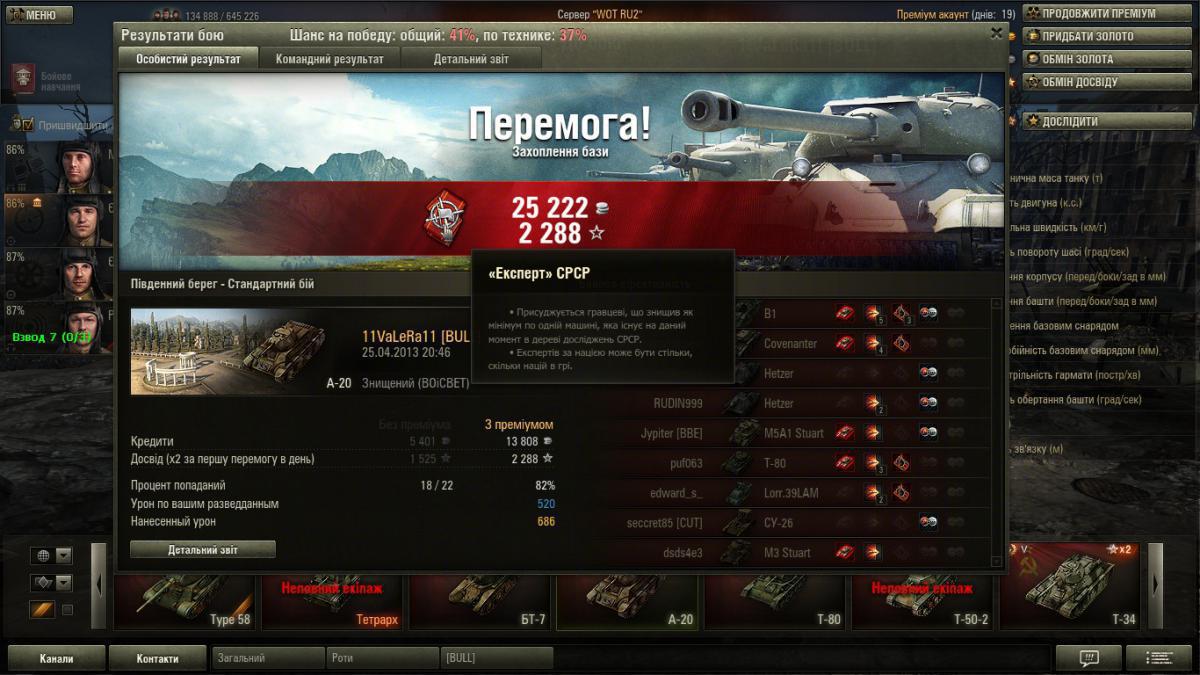Open the [BULL] clan chat tab

(x=496, y=658)
